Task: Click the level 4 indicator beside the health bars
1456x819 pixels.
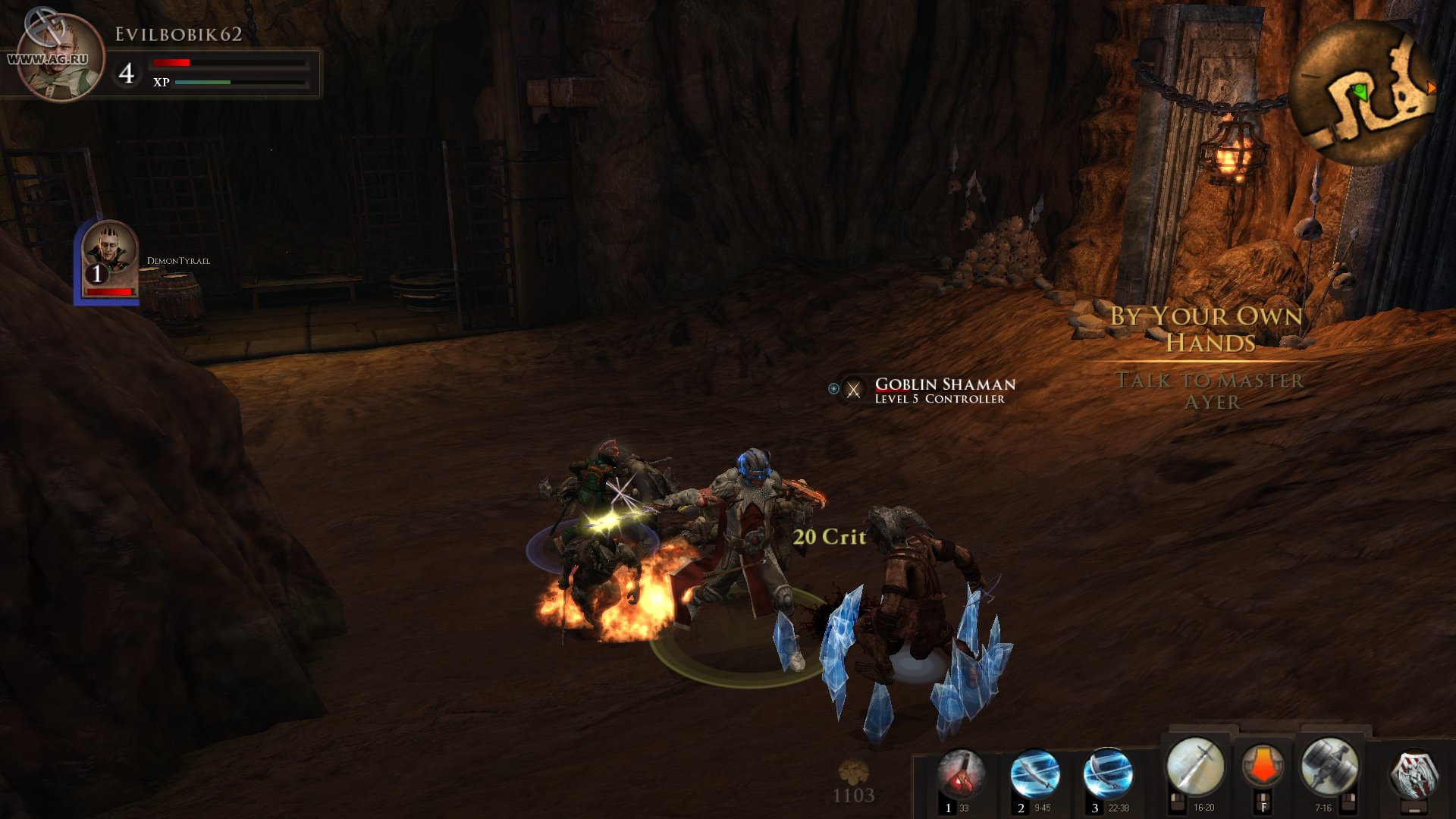Action: 128,74
